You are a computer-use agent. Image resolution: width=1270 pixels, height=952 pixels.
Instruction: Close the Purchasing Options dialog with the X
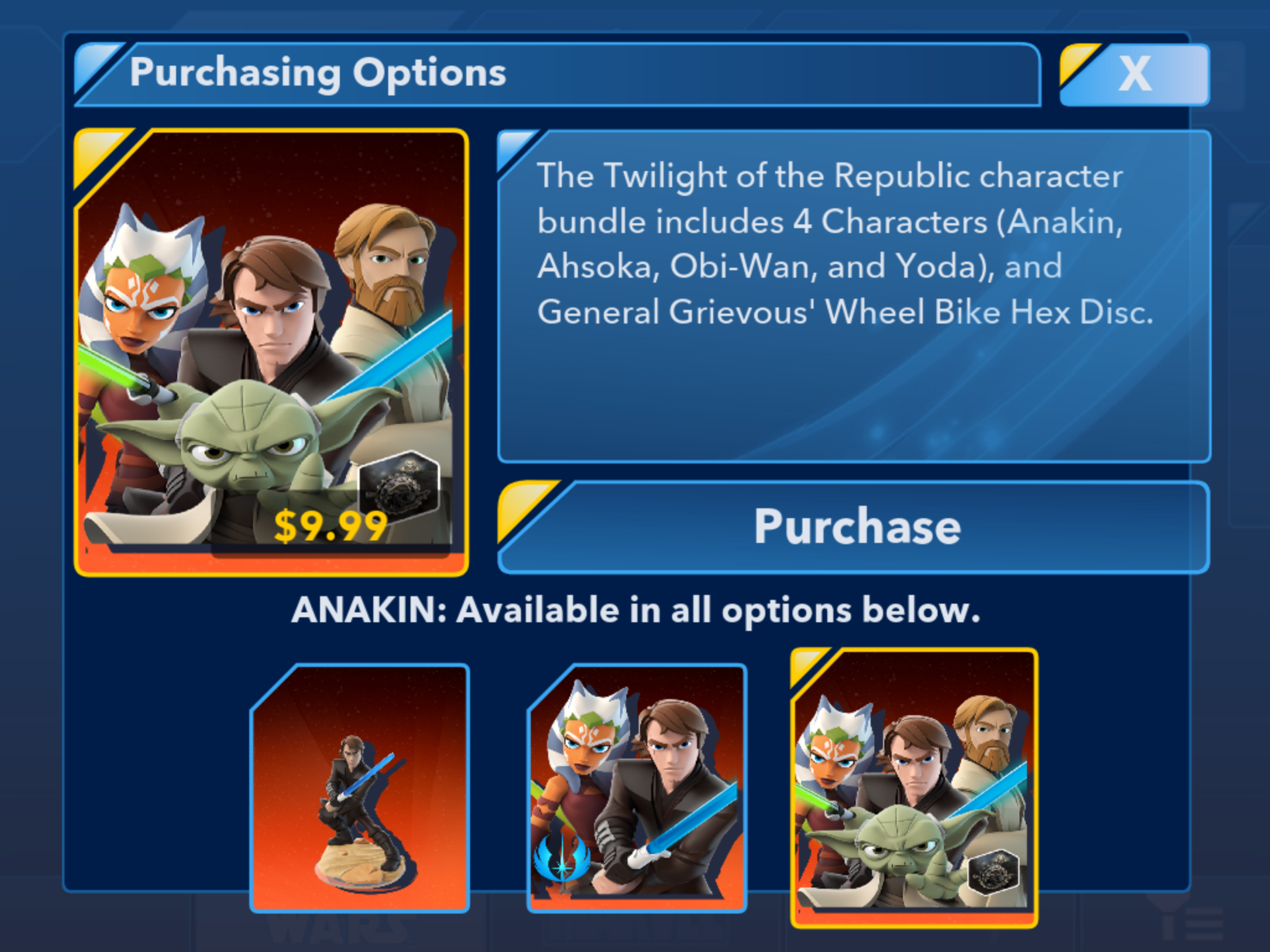(1135, 74)
